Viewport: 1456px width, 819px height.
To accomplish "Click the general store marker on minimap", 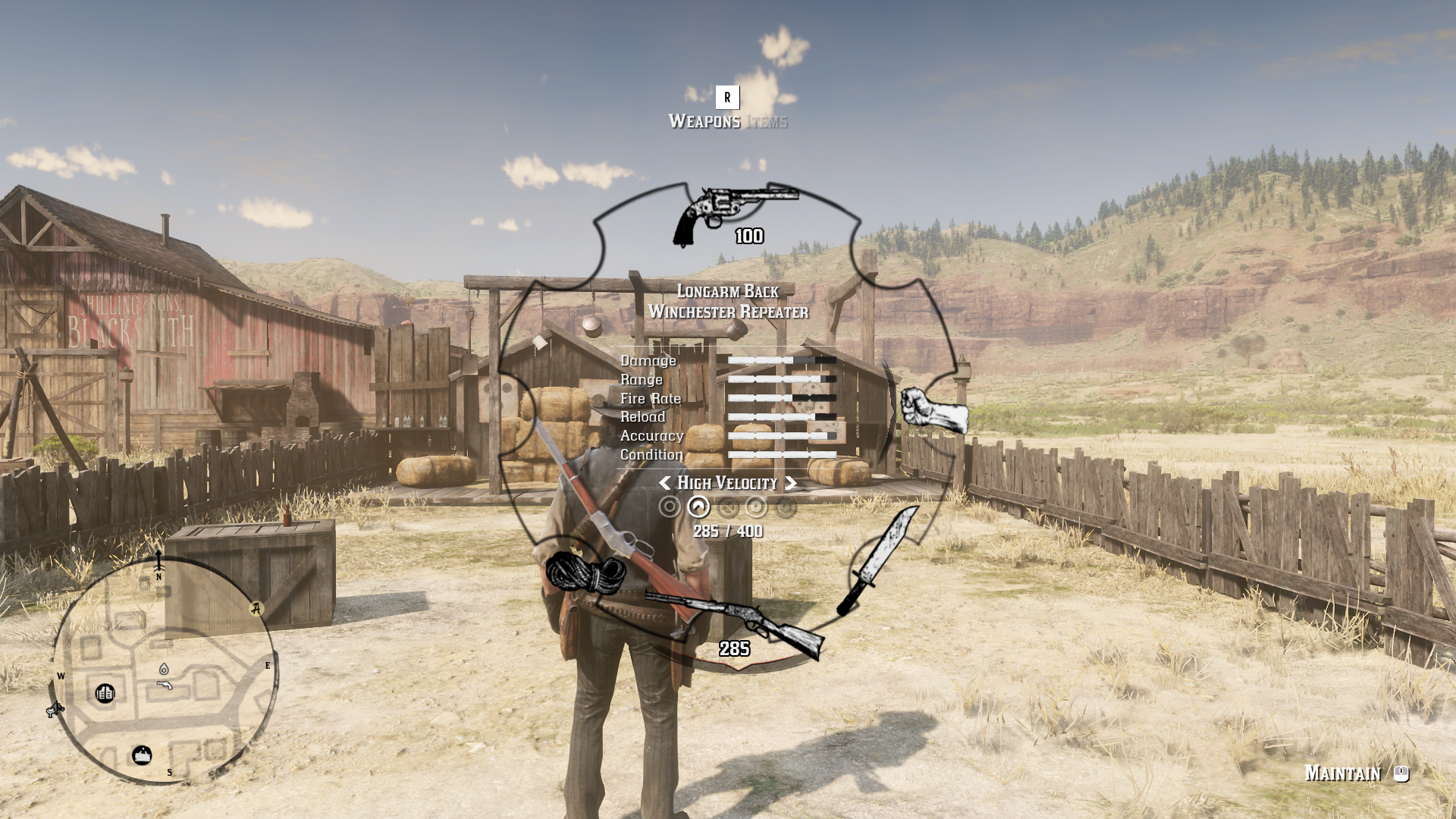I will [142, 755].
